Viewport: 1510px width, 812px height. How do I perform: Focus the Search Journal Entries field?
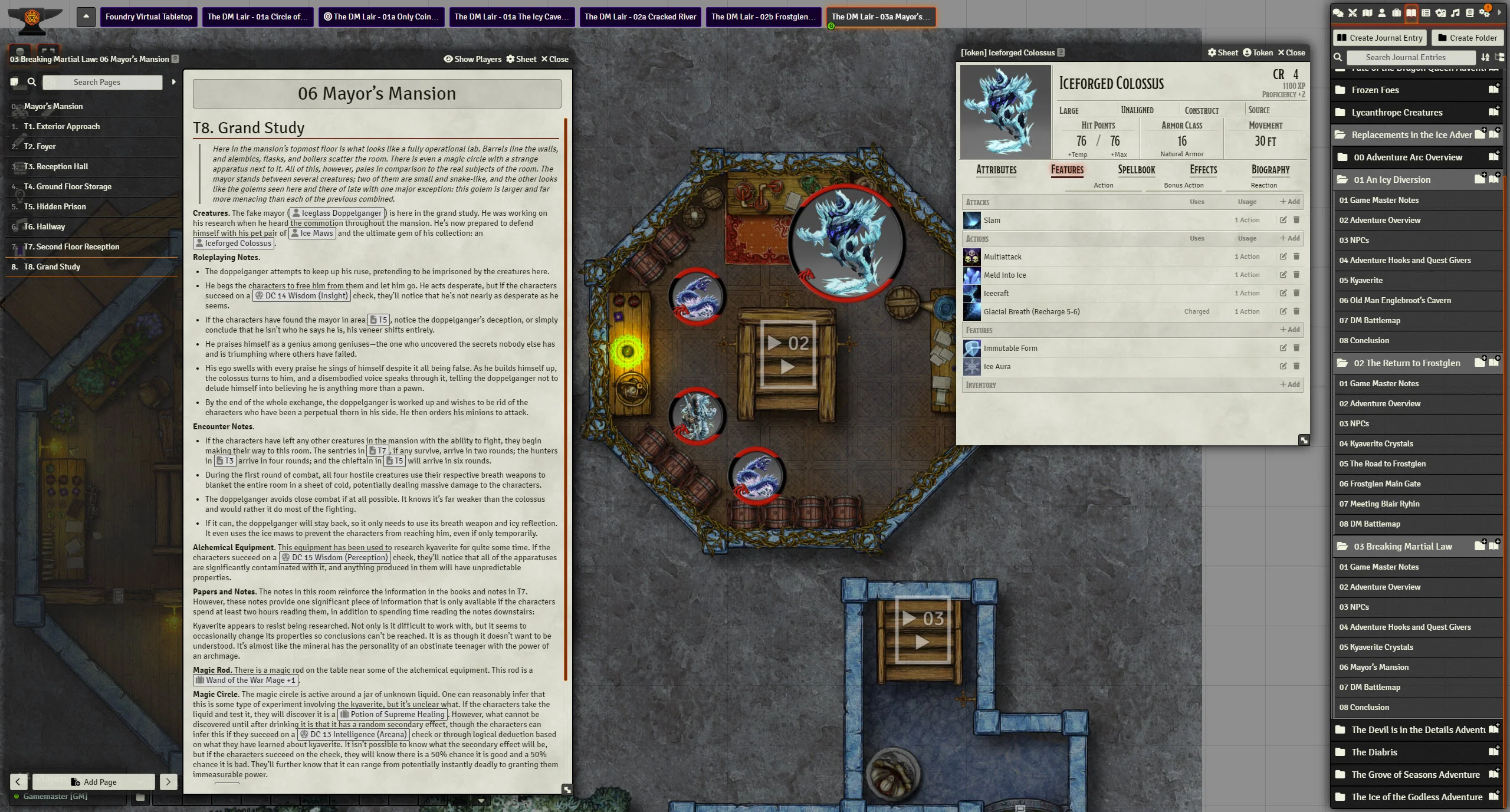(x=1405, y=57)
